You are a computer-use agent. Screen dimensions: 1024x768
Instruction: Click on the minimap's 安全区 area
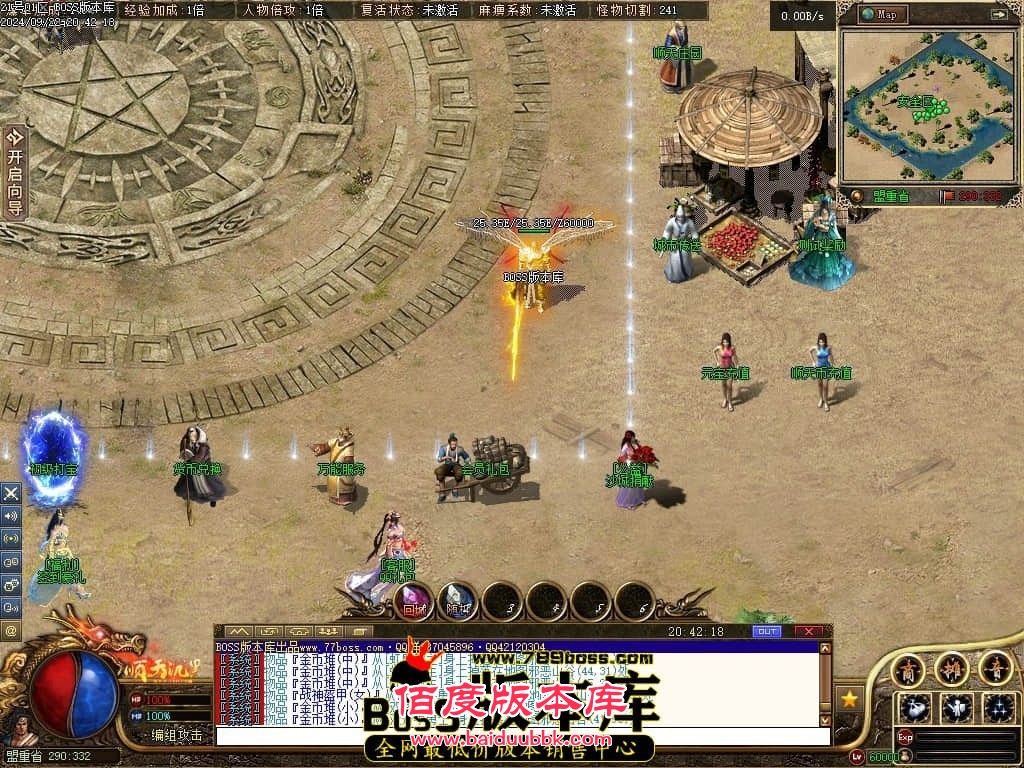point(914,101)
